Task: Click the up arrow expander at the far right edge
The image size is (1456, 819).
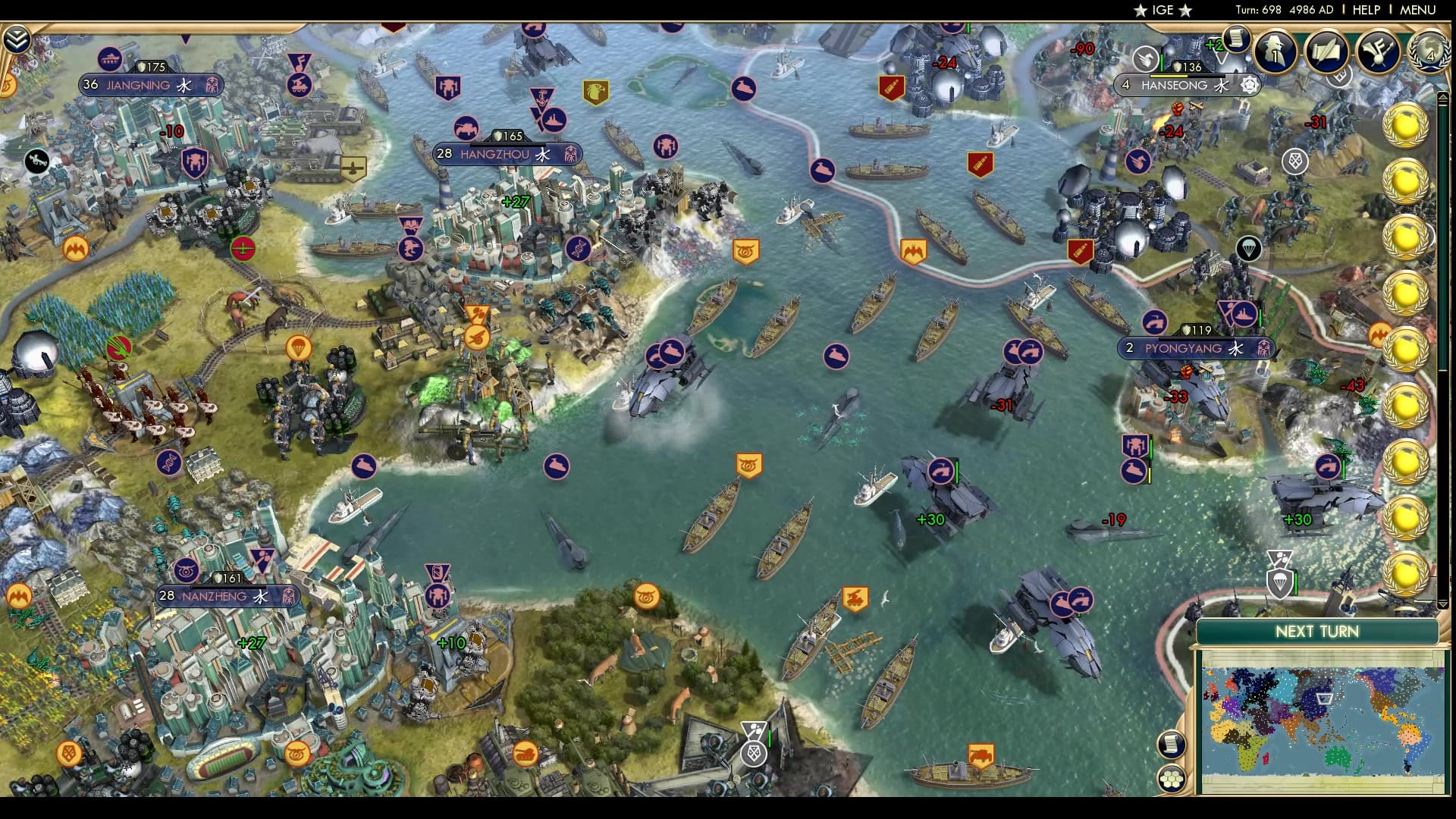Action: pos(1443,98)
